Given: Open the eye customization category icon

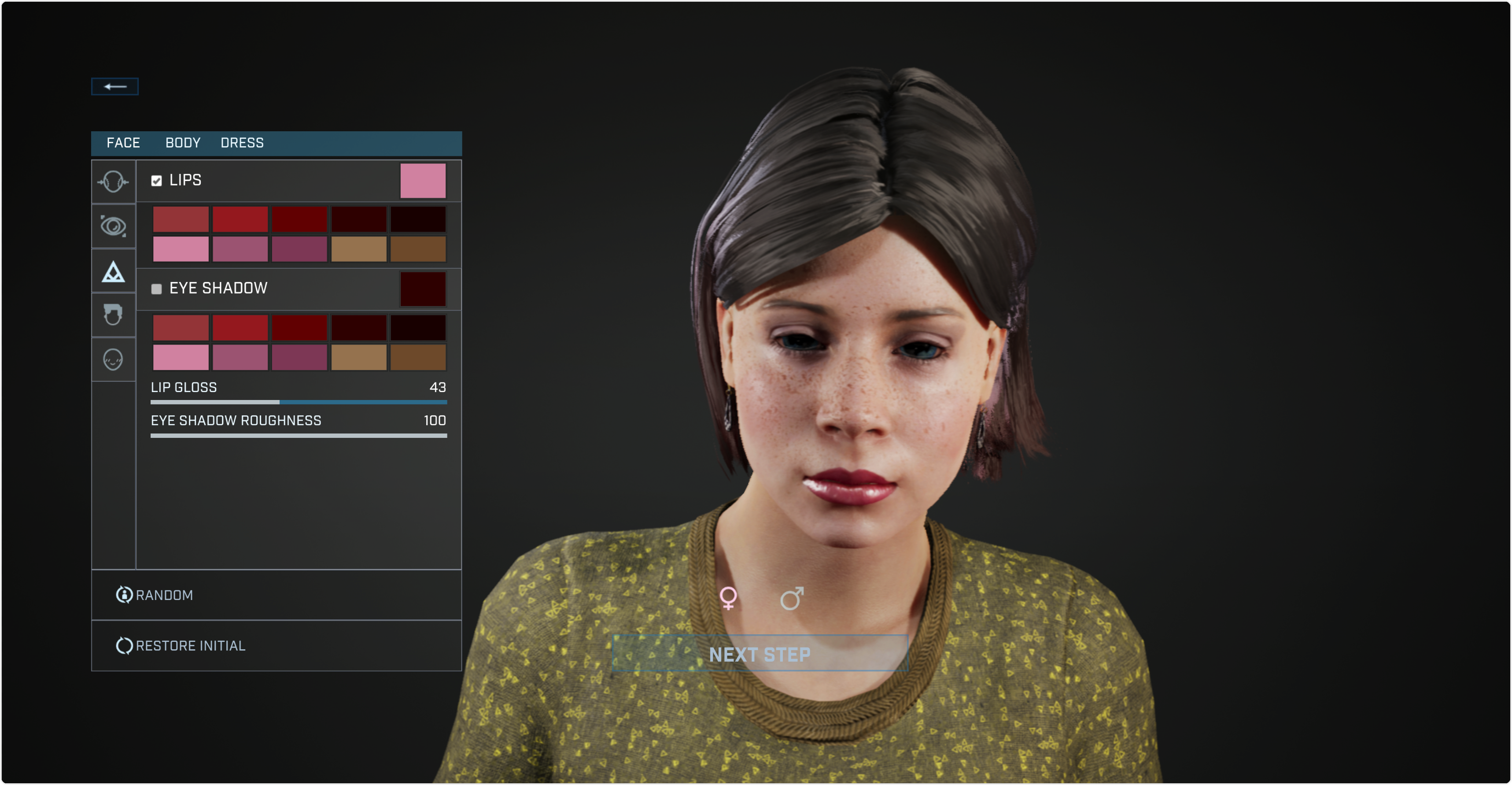Looking at the screenshot, I should coord(113,226).
